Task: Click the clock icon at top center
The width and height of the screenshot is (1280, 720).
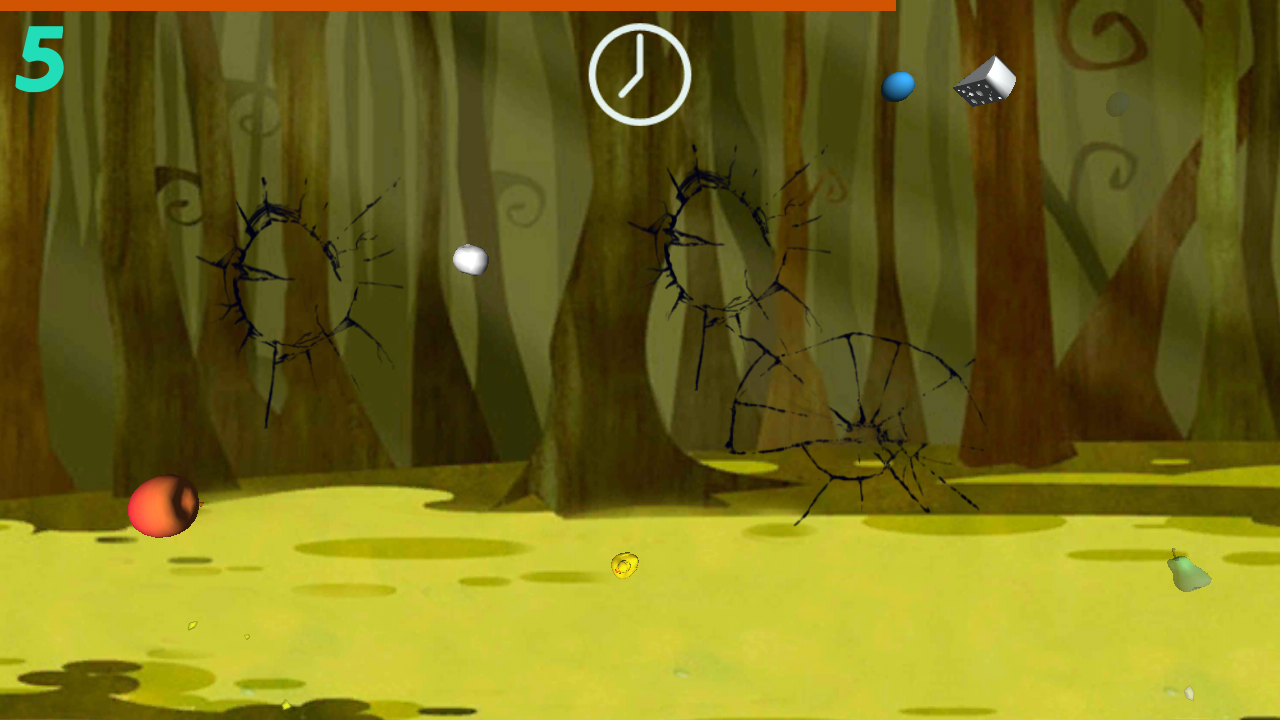Action: tap(640, 75)
